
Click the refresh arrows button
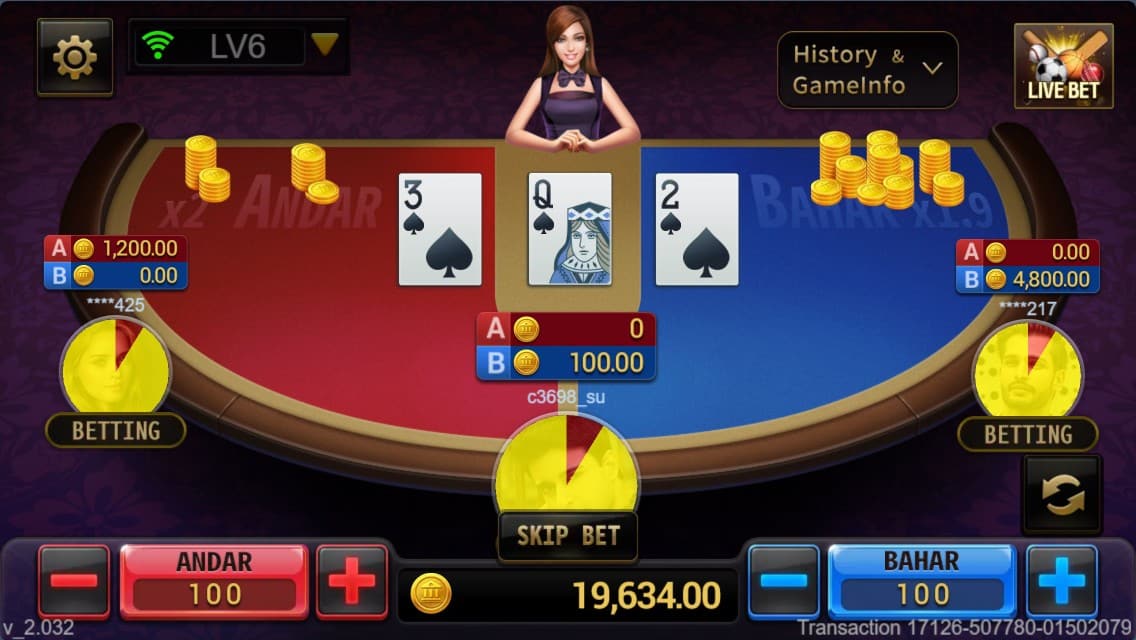[1061, 495]
